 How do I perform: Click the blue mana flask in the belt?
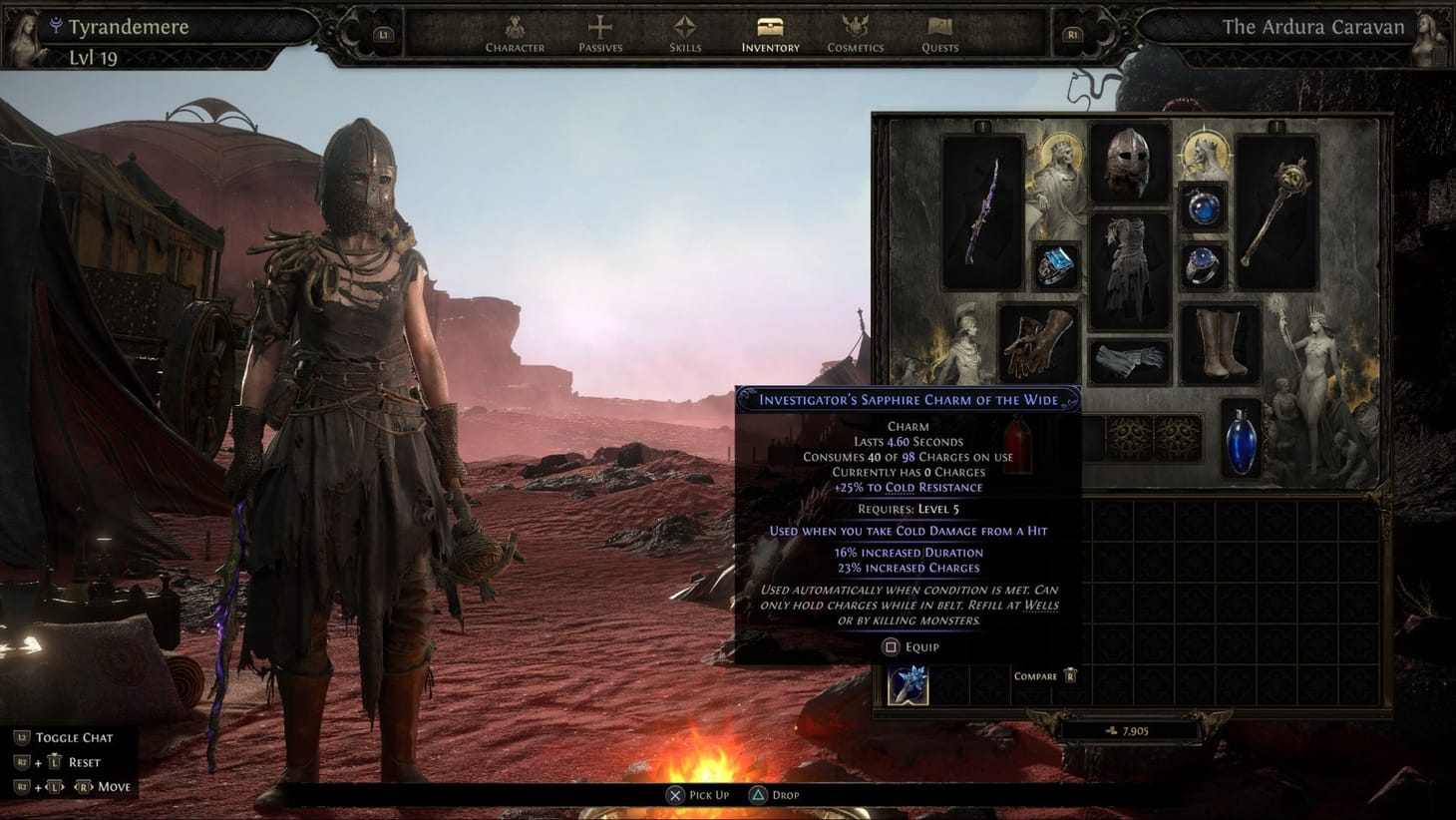pyautogui.click(x=1241, y=439)
